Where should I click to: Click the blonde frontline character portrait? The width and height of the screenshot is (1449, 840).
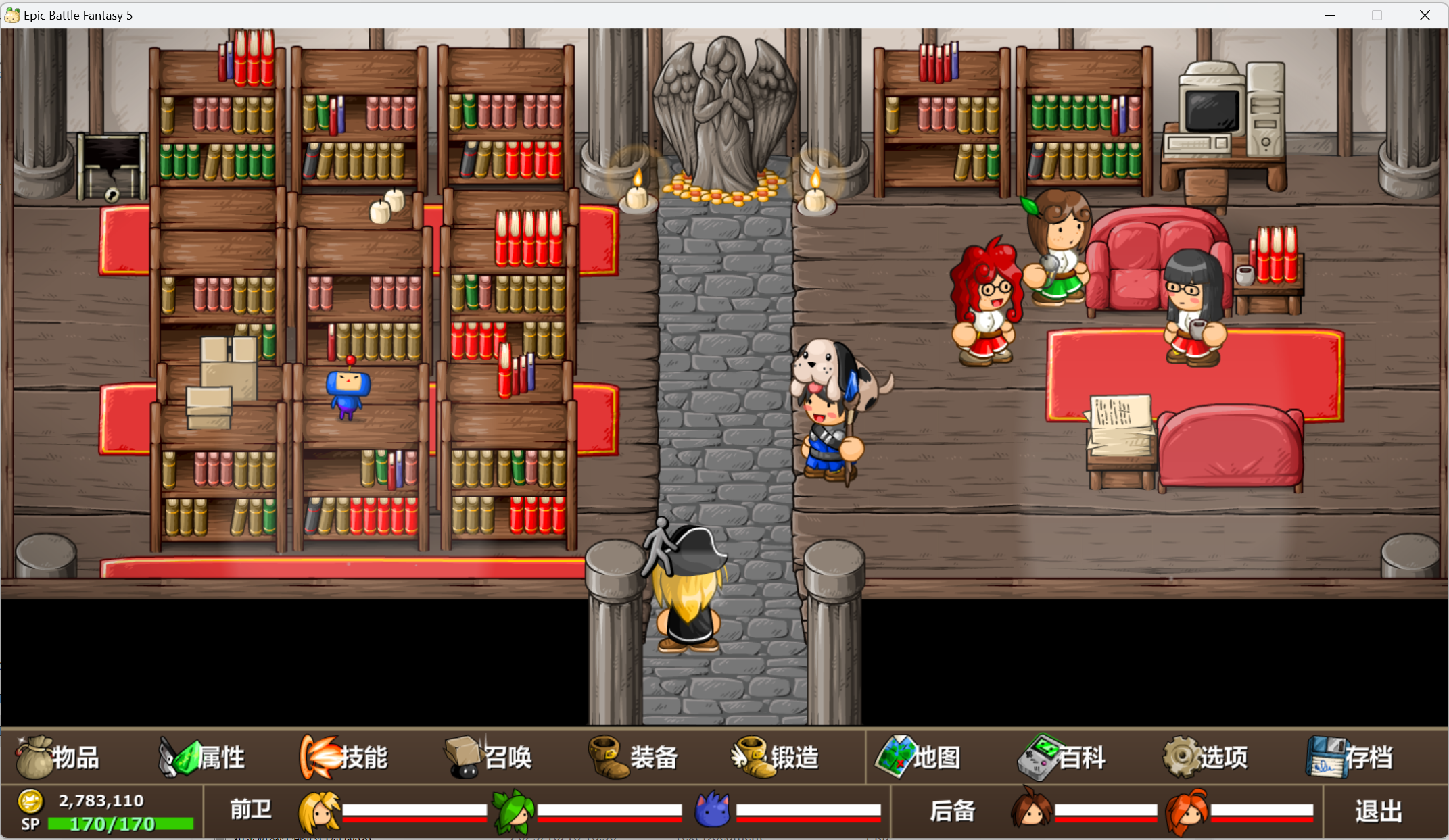(319, 812)
